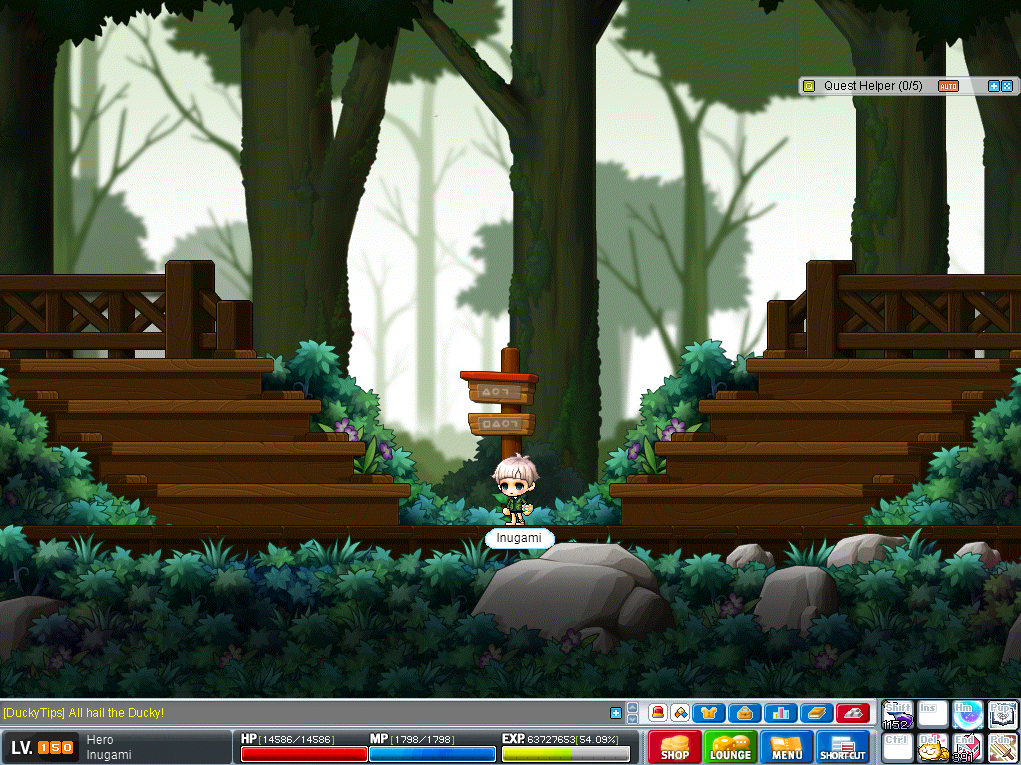Activate the sword skill in Pdn slot
This screenshot has height=765, width=1021.
1002,748
